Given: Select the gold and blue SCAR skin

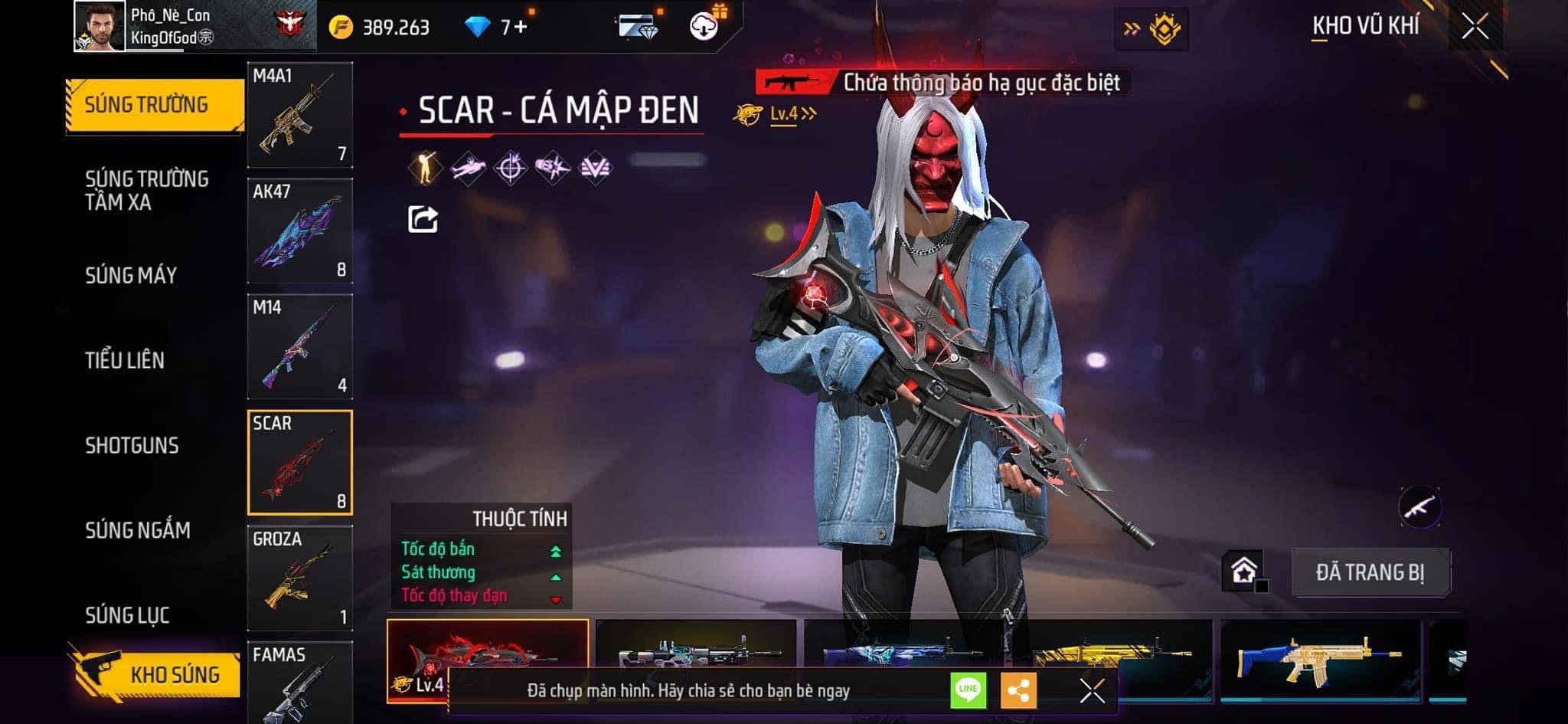Looking at the screenshot, I should [1320, 657].
